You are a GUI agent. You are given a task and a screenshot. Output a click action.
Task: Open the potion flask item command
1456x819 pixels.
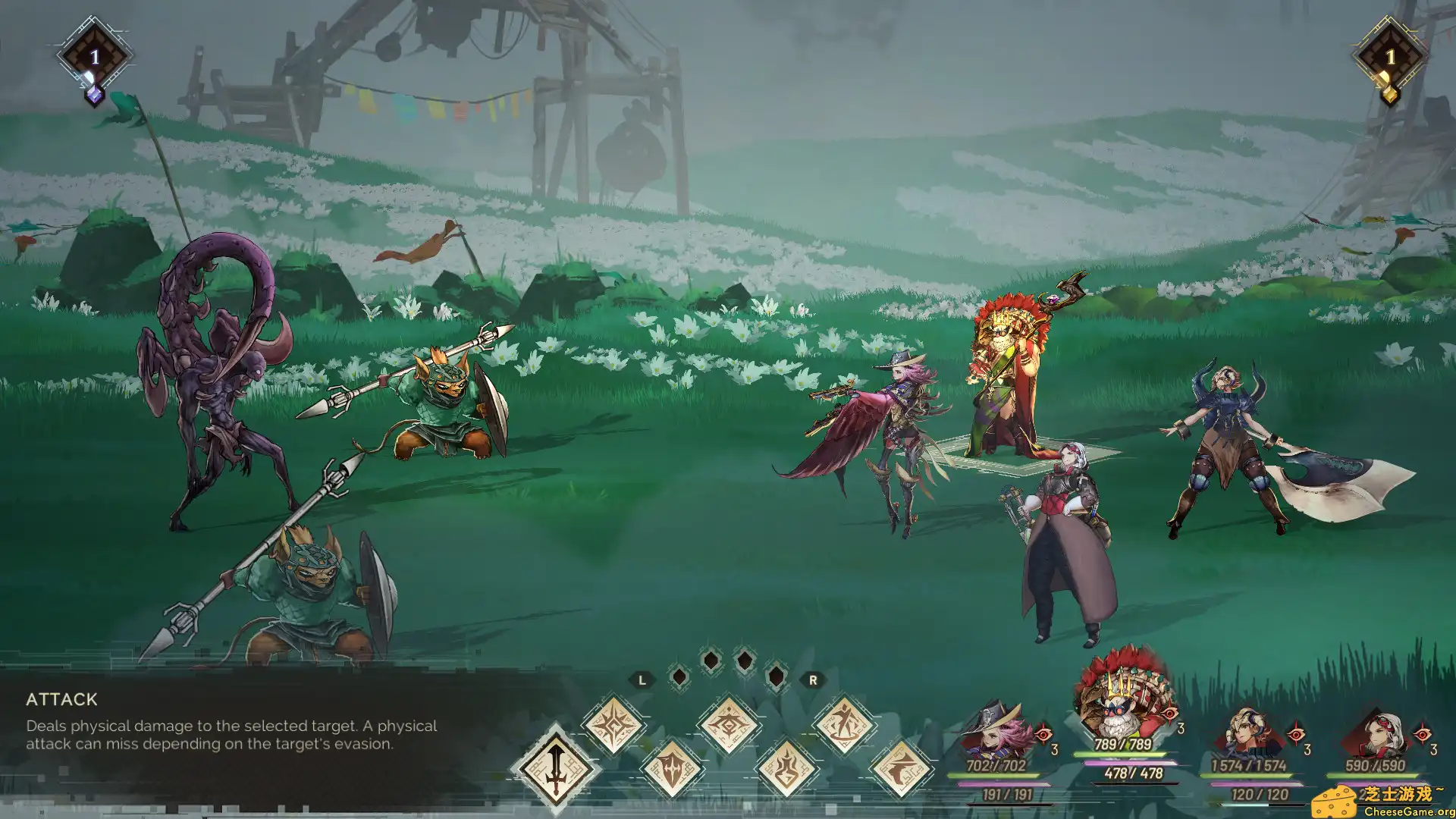point(786,768)
